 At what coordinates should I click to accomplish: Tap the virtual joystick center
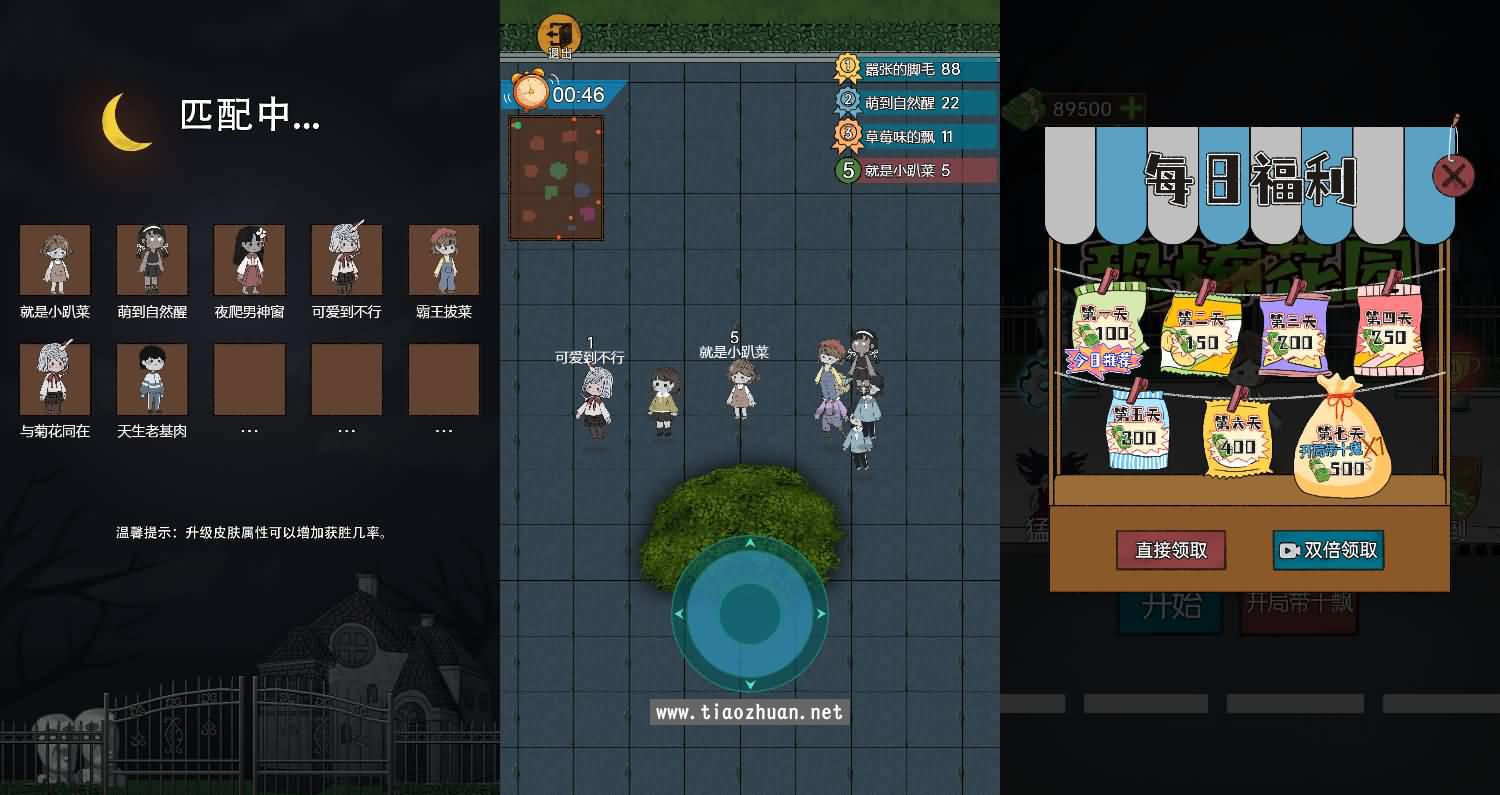tap(749, 613)
